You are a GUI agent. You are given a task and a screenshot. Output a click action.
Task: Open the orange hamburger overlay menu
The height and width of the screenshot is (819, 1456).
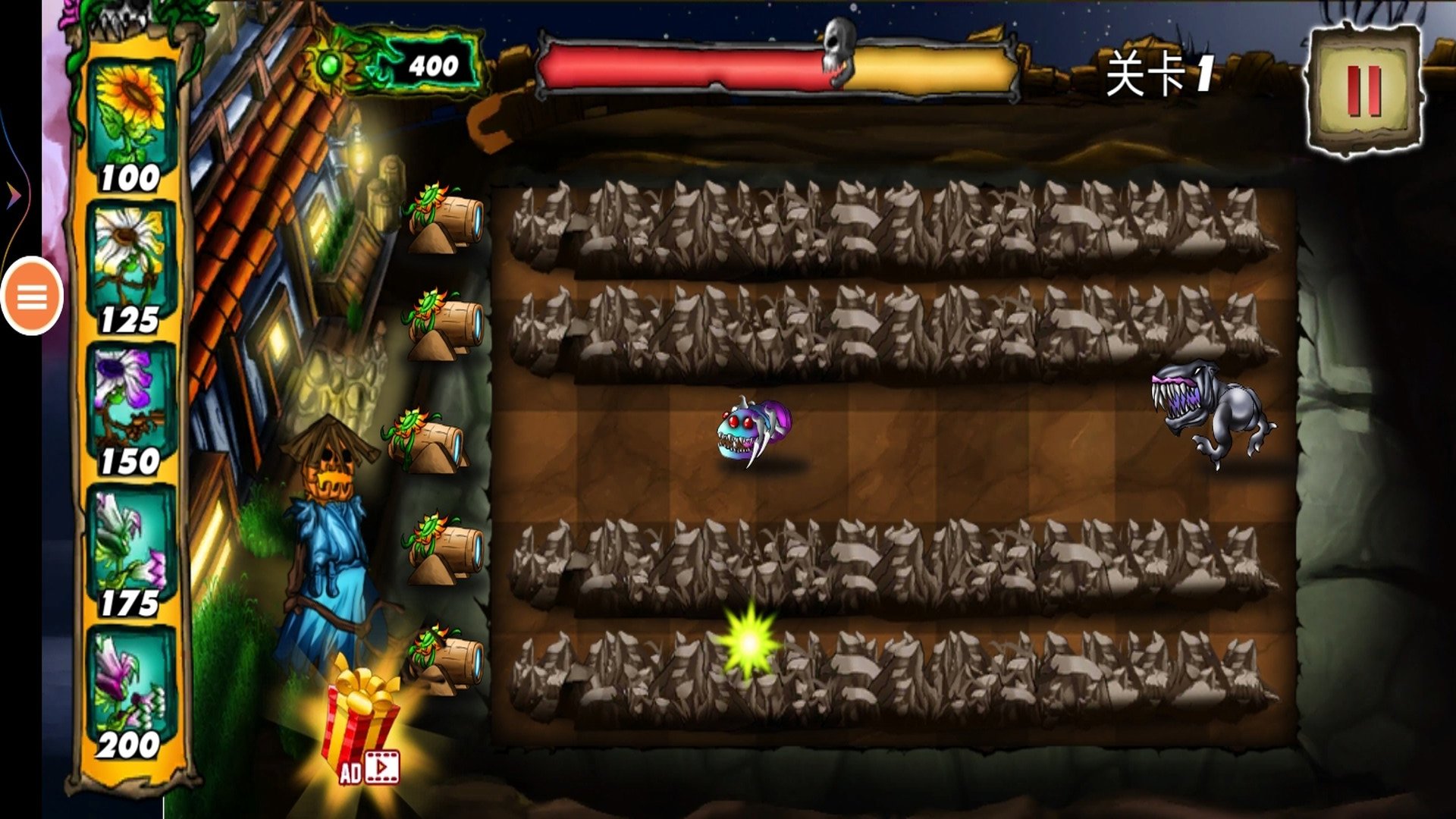32,297
